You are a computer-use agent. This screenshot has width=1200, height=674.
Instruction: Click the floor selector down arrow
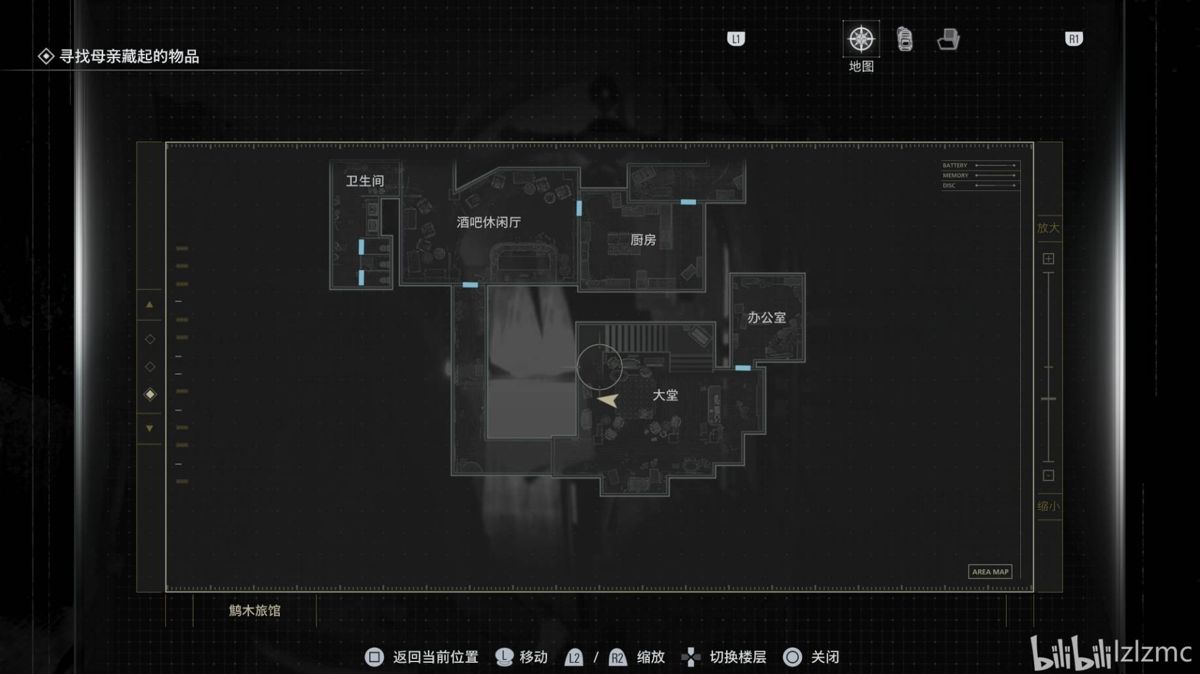(150, 428)
